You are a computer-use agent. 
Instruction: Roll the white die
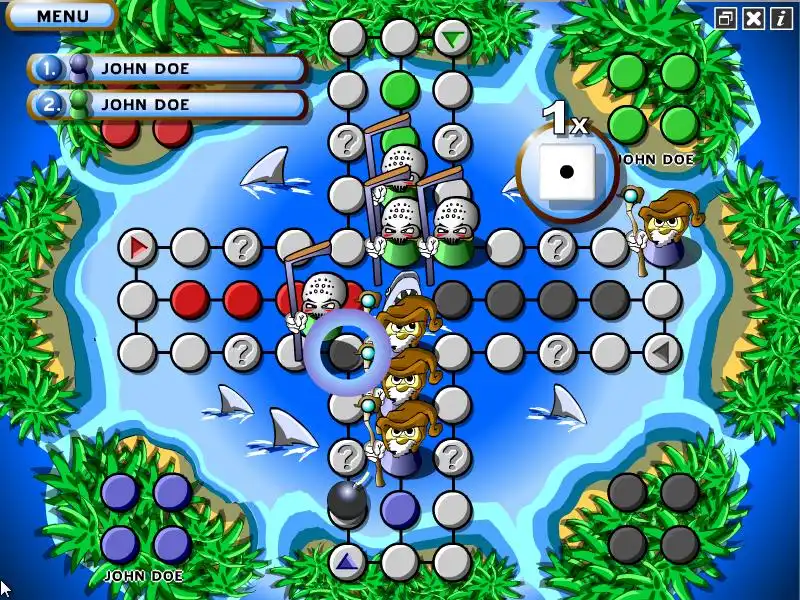coord(566,171)
